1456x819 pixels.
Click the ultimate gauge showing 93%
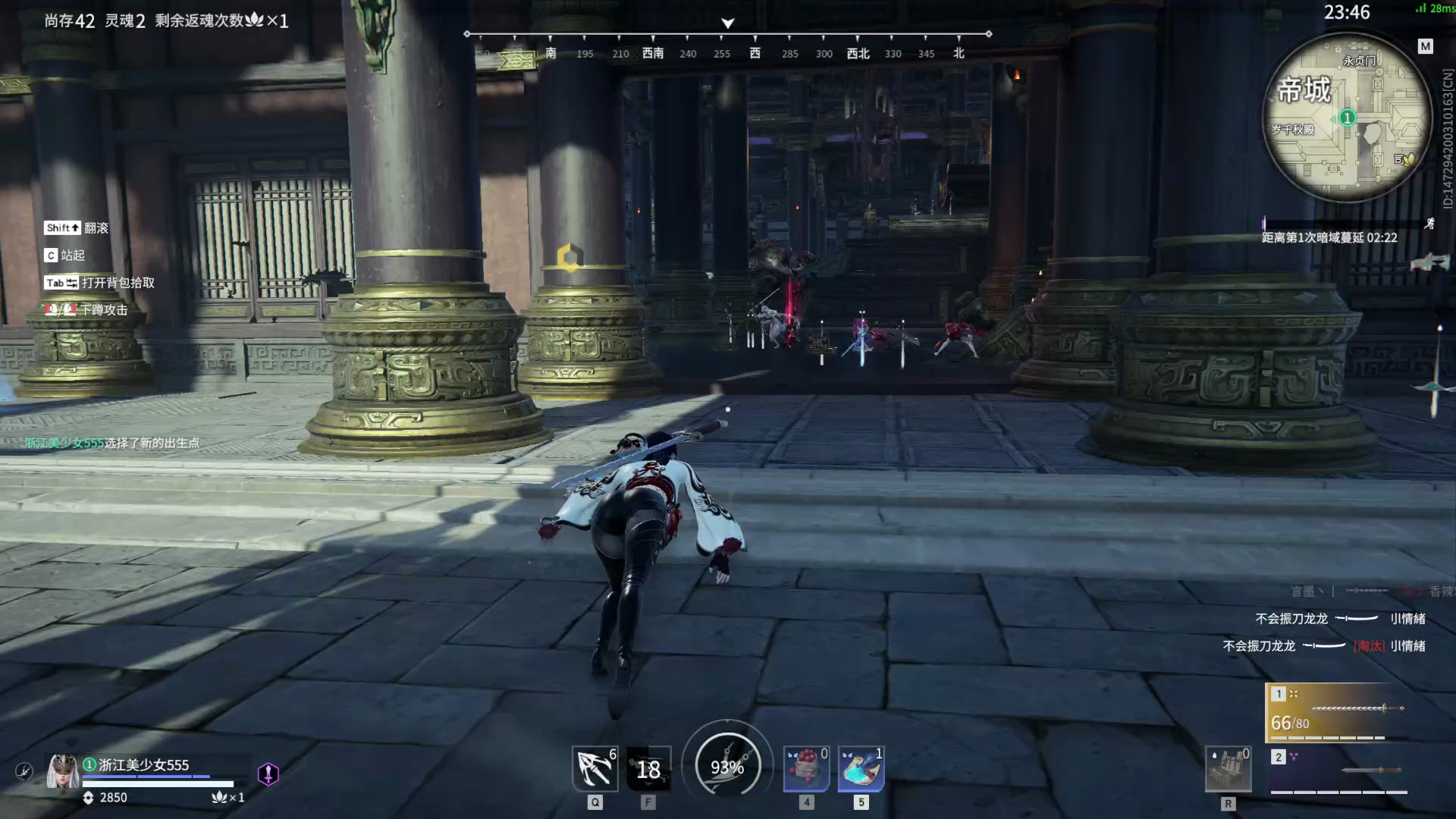click(727, 767)
